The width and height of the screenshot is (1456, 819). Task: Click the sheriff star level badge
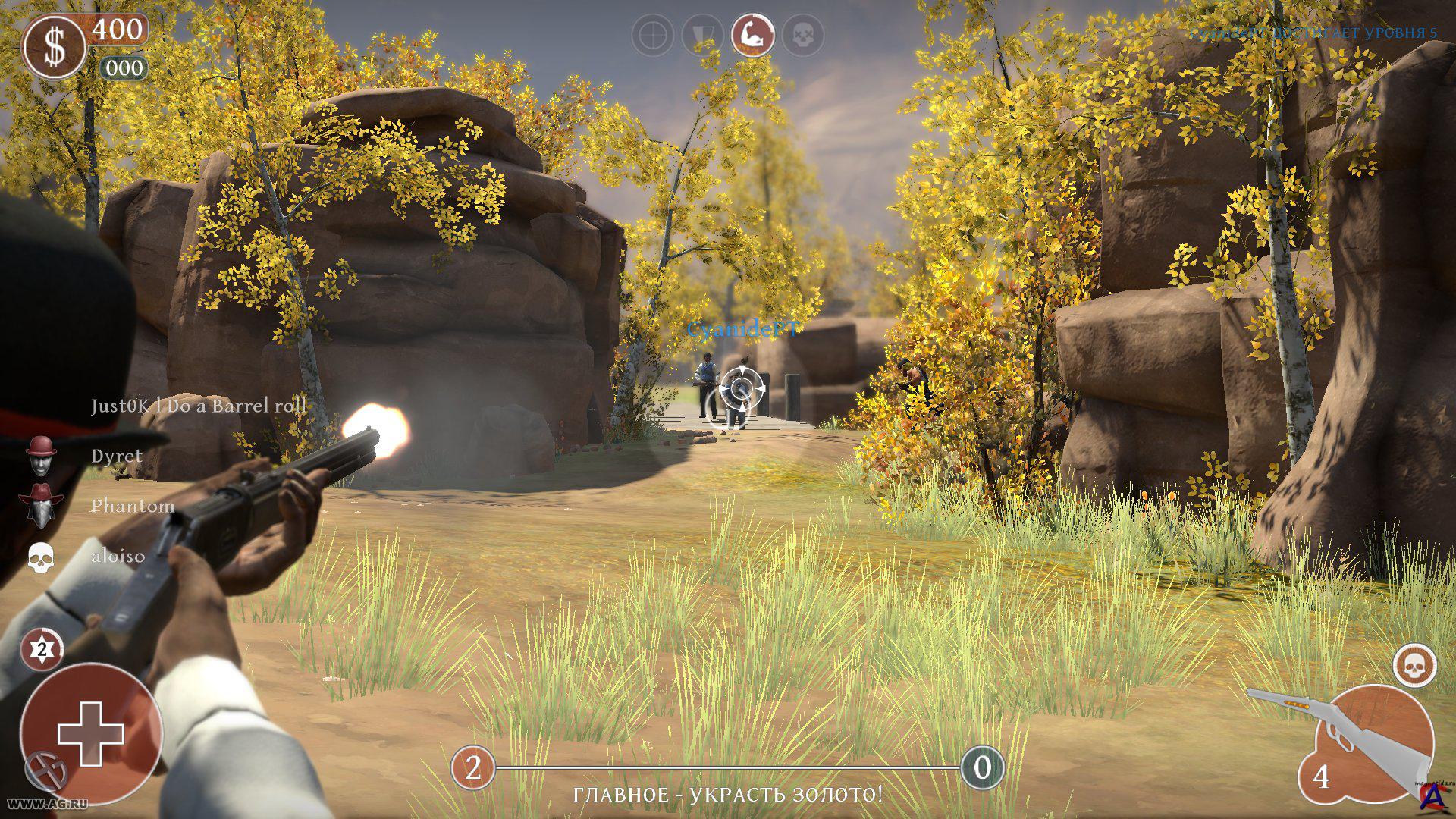tap(42, 649)
